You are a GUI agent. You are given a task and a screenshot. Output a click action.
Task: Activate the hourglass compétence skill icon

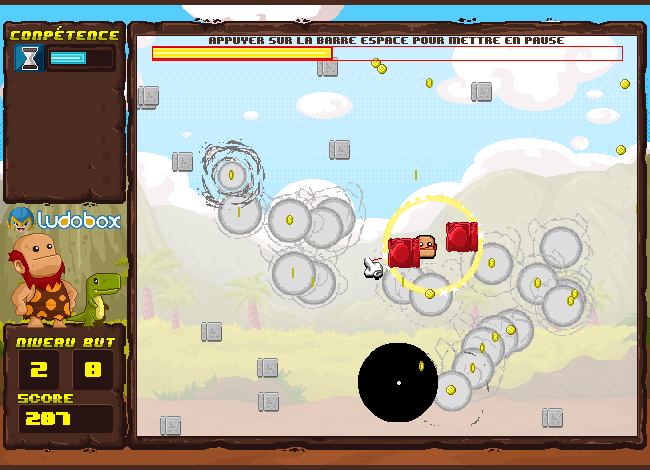click(x=29, y=59)
